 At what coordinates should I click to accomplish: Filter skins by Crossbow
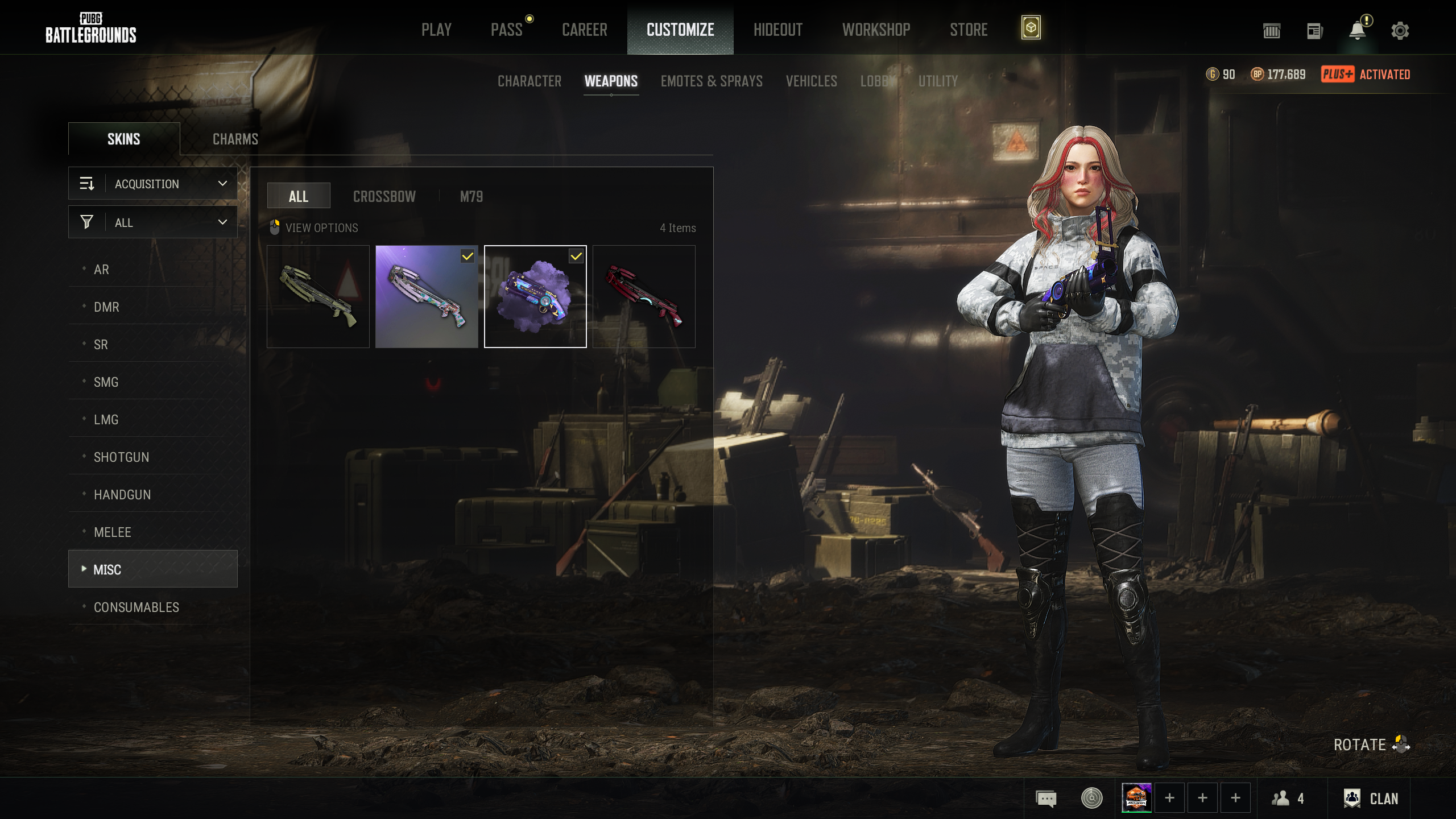pyautogui.click(x=384, y=196)
